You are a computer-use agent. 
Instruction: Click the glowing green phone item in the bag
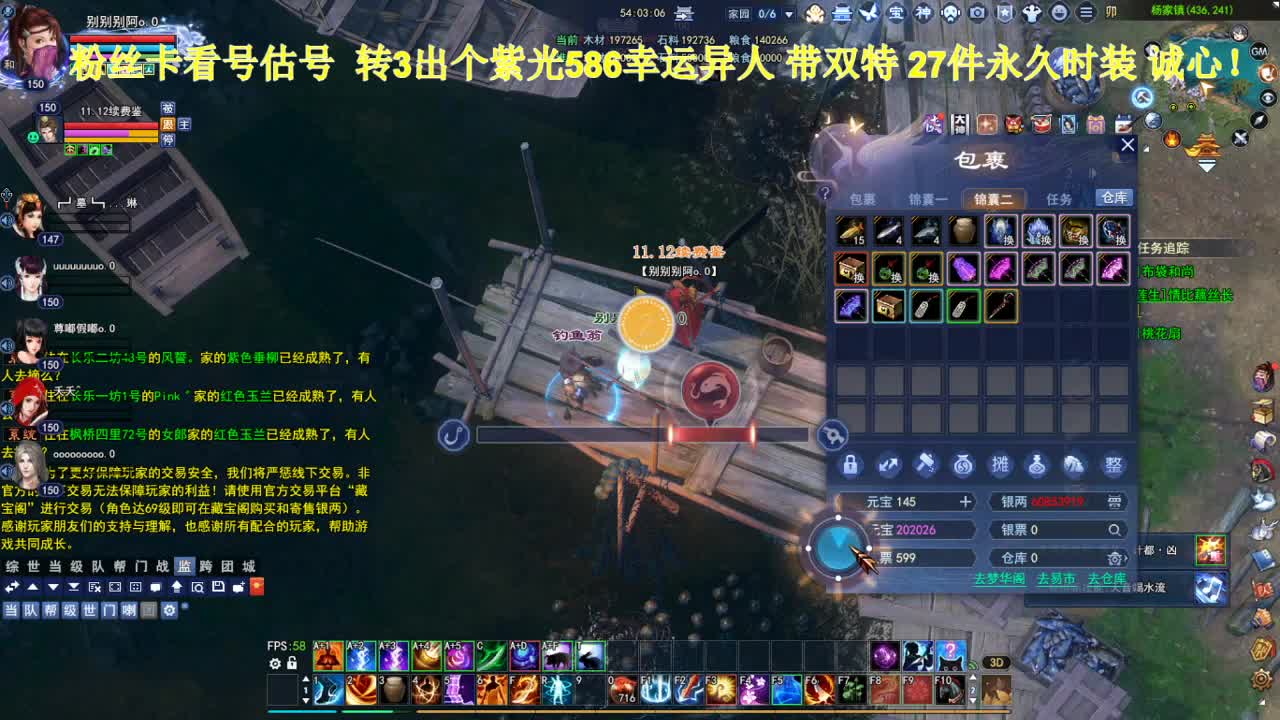coord(962,306)
